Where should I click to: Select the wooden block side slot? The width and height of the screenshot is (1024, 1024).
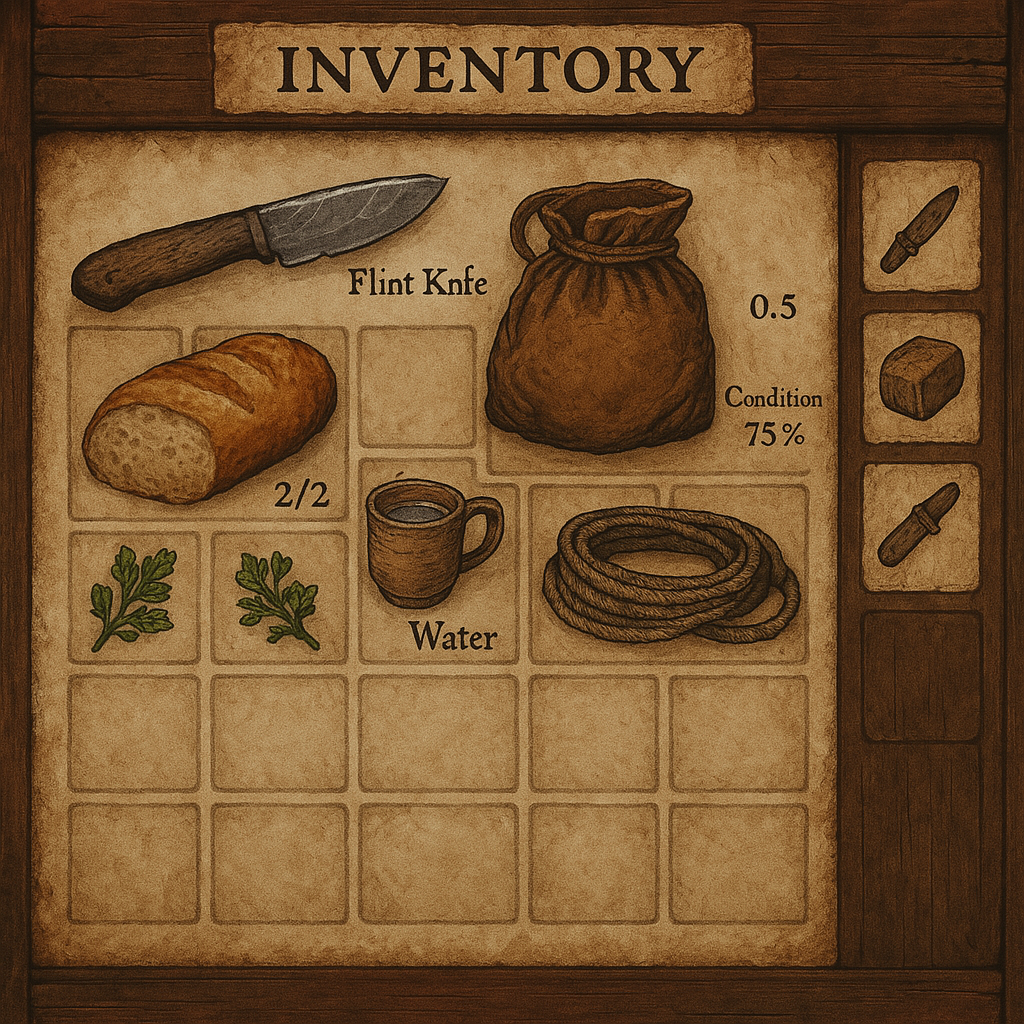tap(921, 377)
